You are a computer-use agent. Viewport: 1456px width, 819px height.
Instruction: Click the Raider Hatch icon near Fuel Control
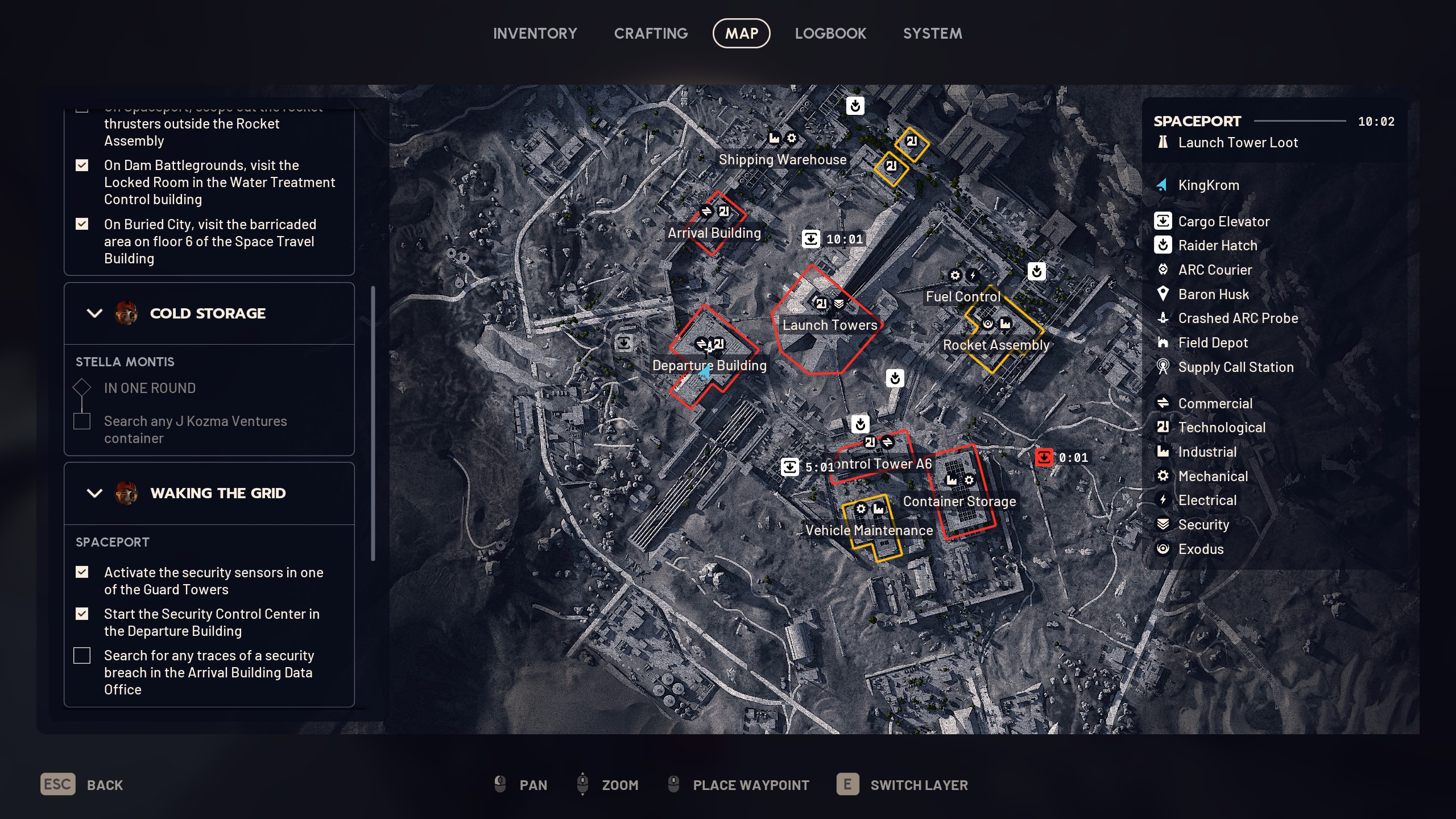pyautogui.click(x=1037, y=272)
